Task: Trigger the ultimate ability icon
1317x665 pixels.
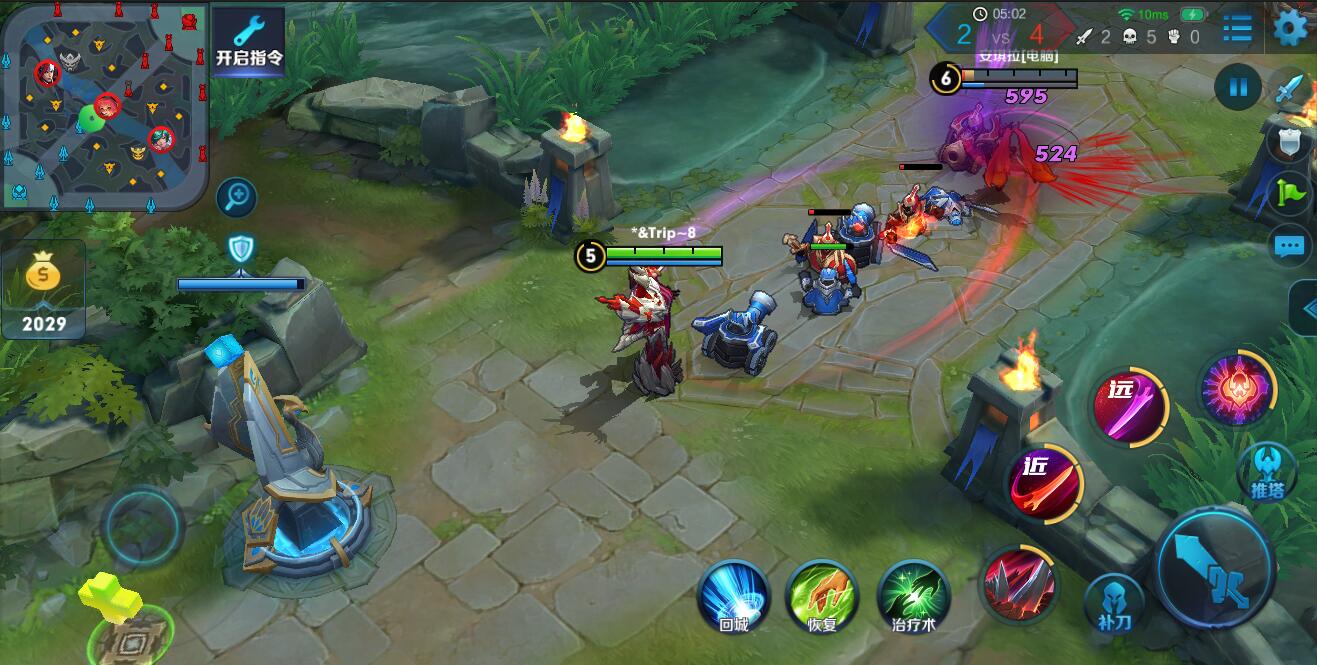Action: click(1237, 390)
